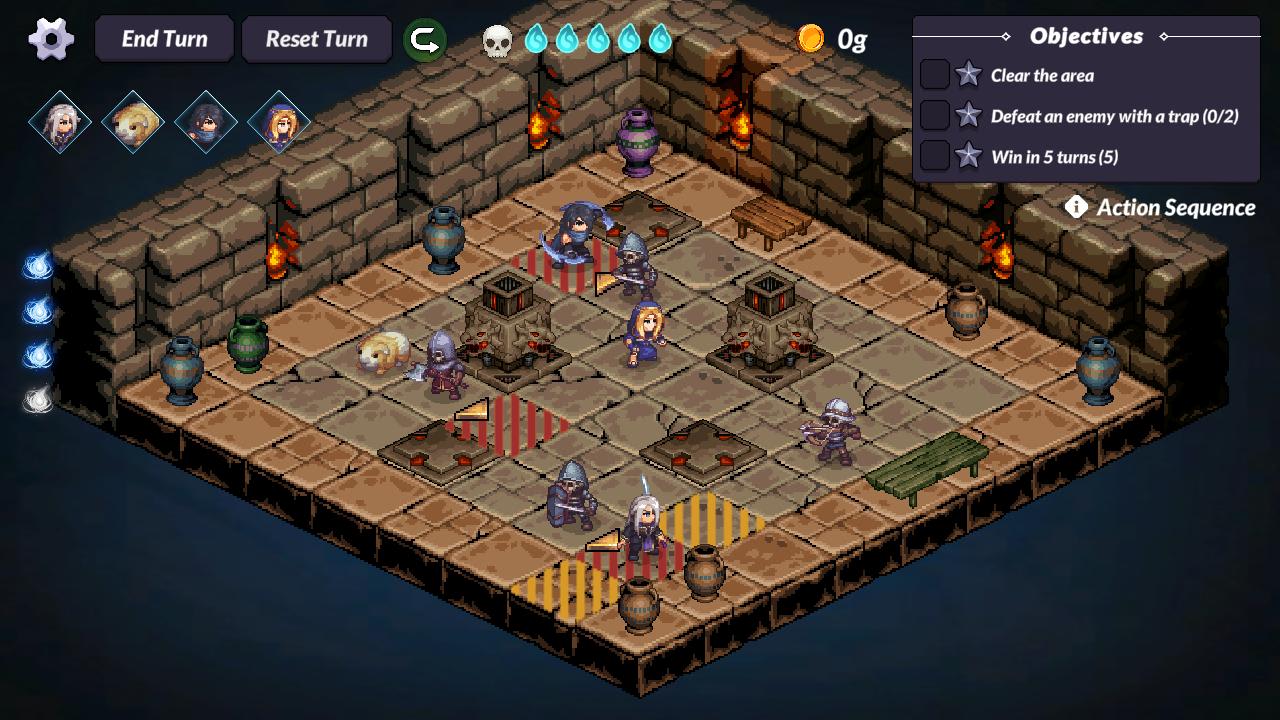Check the Defeat an enemy with a trap box

[x=936, y=115]
